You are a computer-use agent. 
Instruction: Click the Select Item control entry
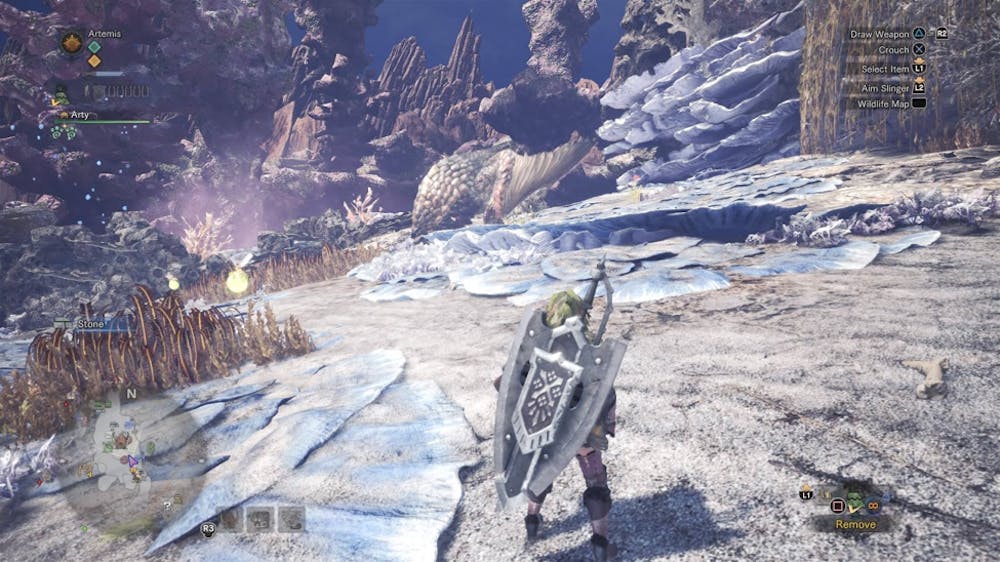pyautogui.click(x=885, y=68)
